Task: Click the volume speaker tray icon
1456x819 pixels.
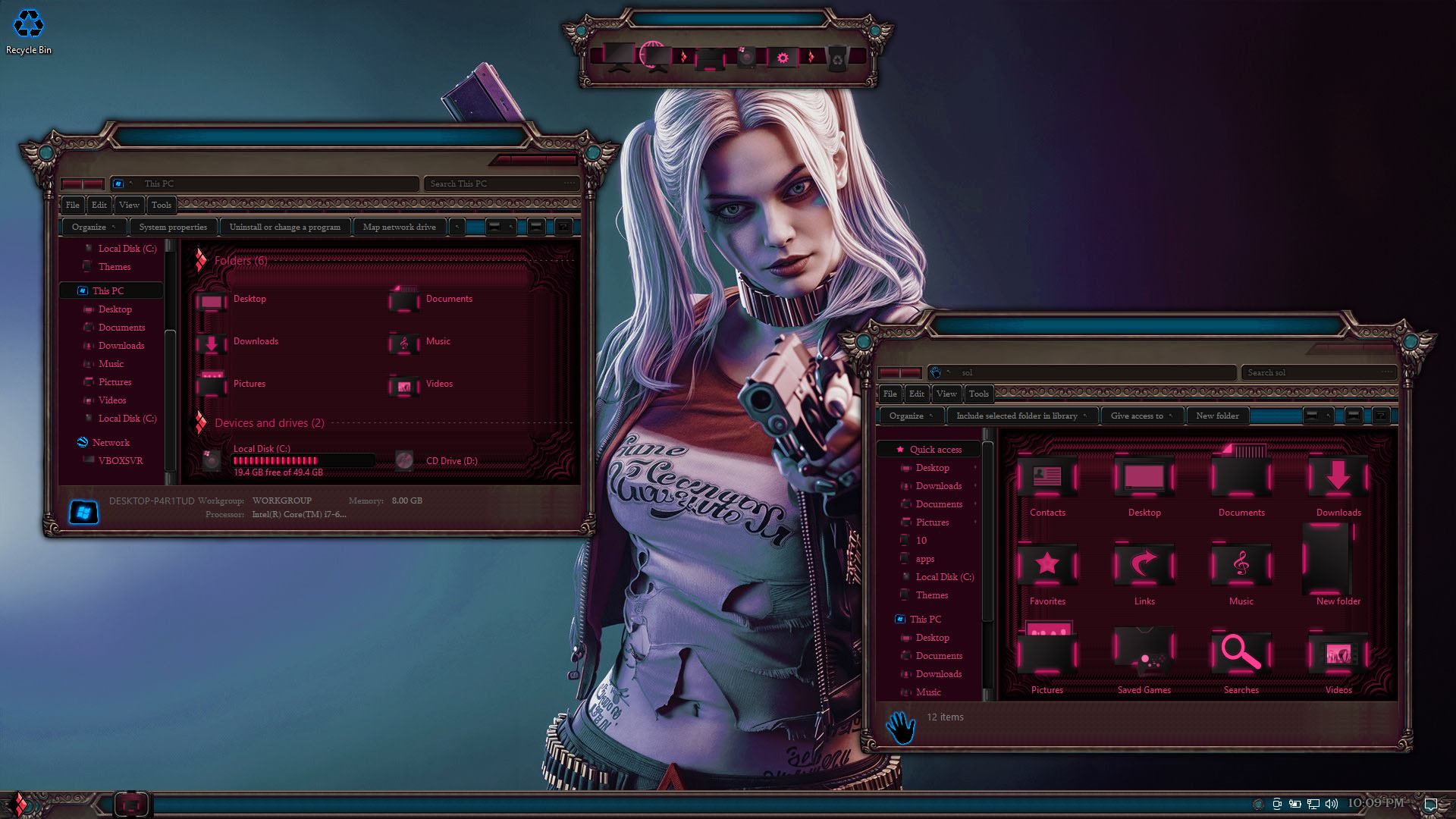Action: click(x=1332, y=804)
